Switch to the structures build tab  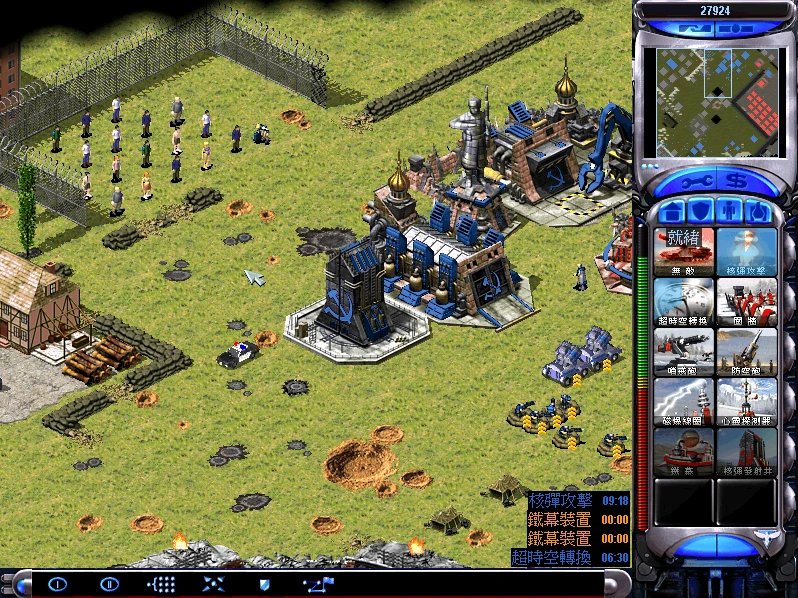[671, 211]
